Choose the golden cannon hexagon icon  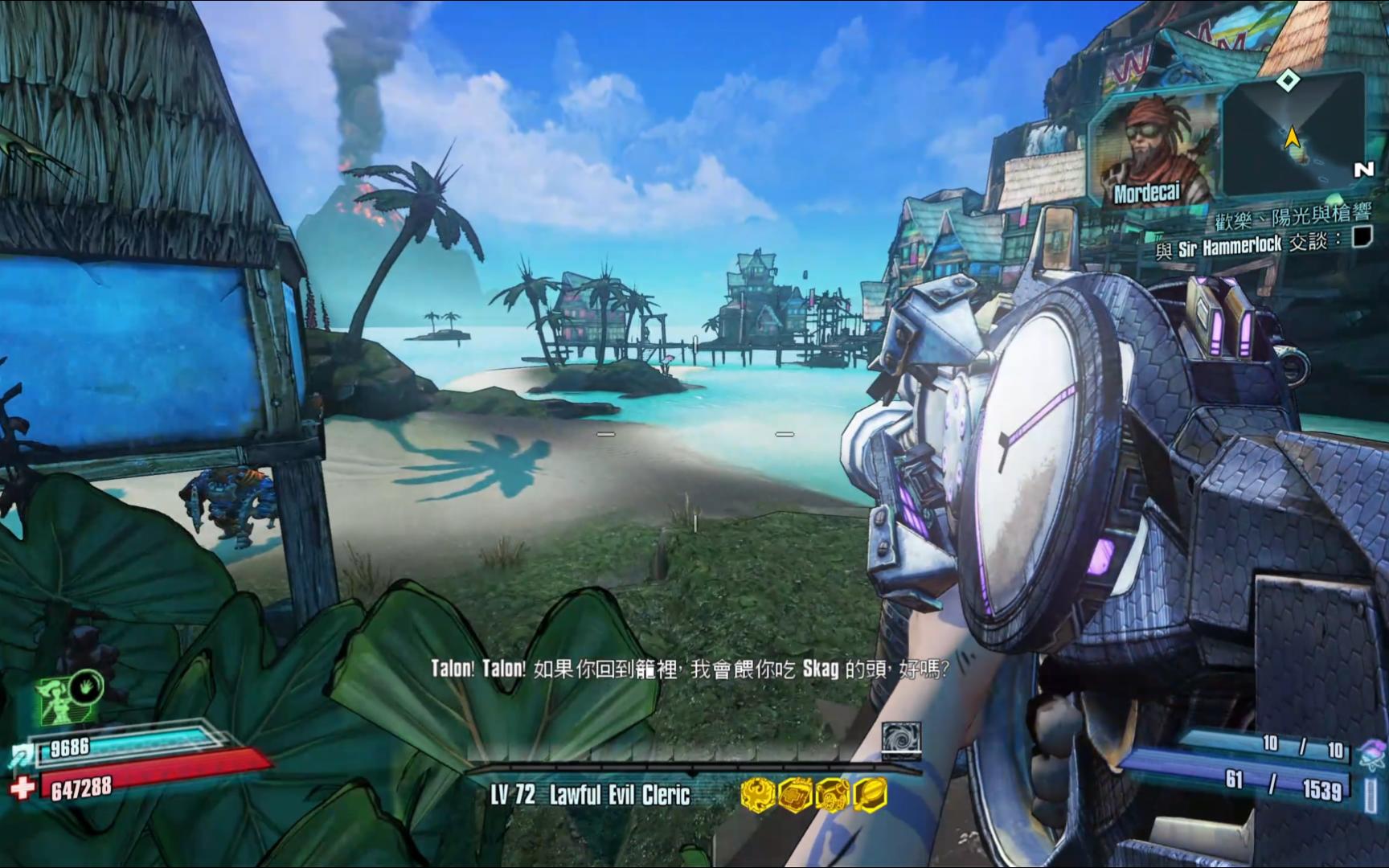pos(831,794)
